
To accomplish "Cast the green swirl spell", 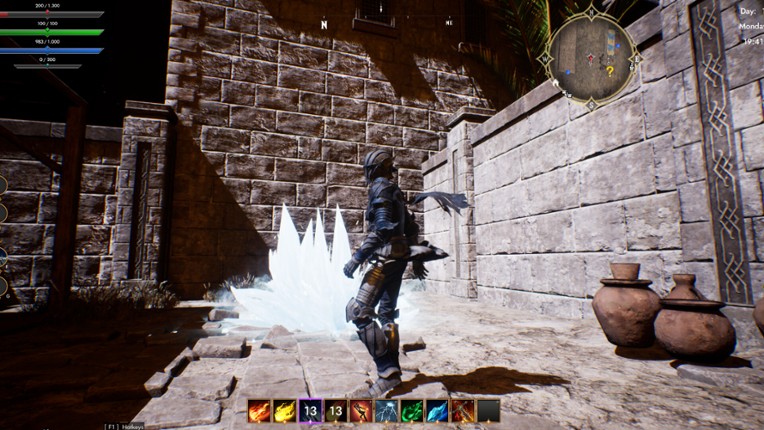I will pos(411,411).
